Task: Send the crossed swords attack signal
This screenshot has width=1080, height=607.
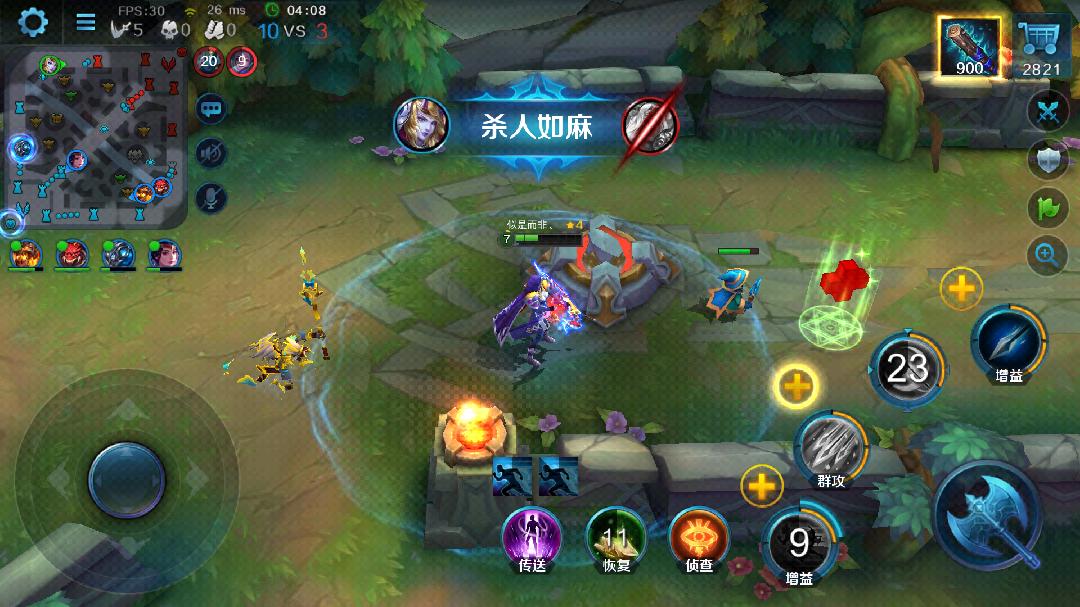Action: click(x=1047, y=110)
